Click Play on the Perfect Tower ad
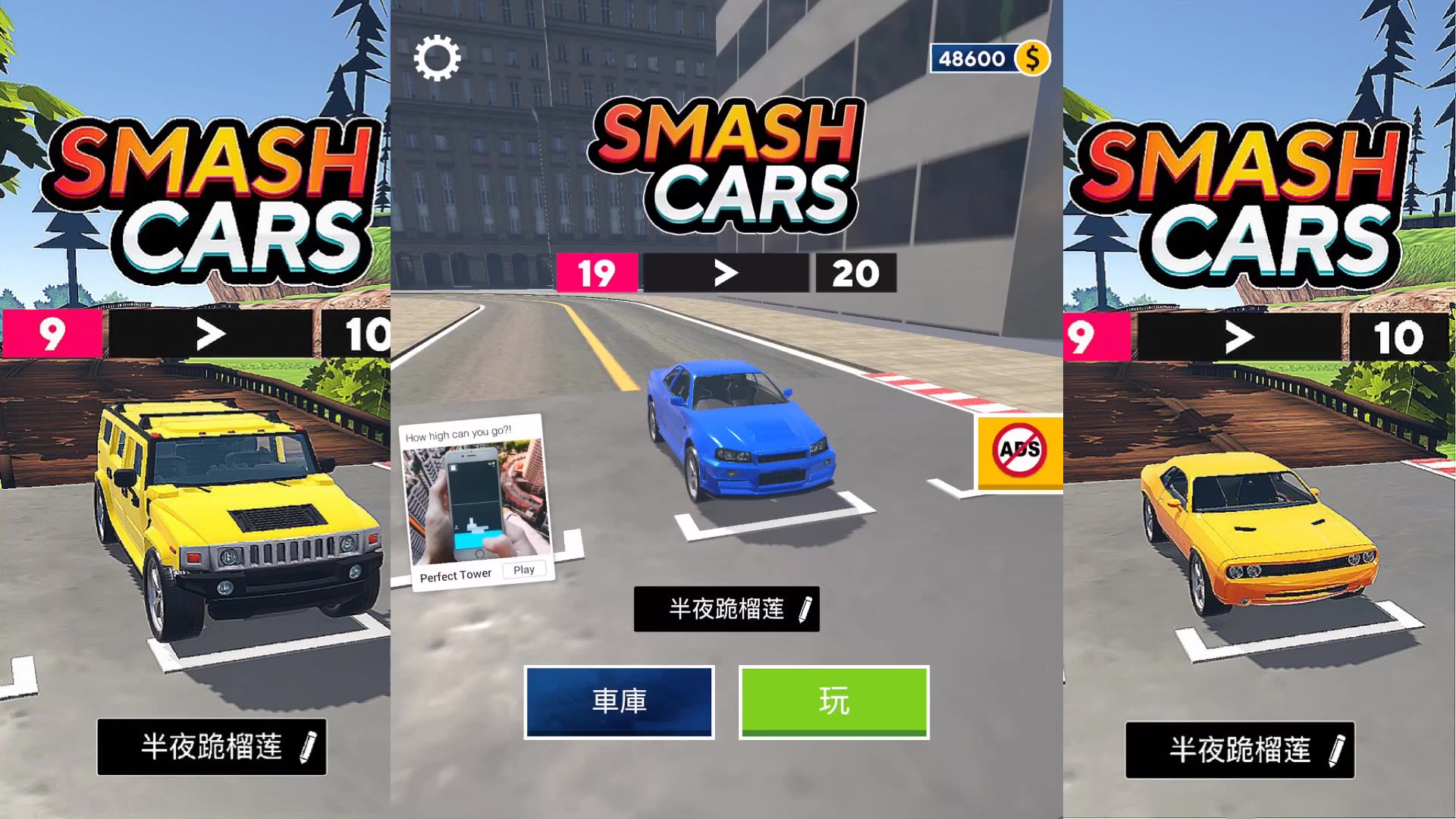1456x819 pixels. tap(524, 570)
